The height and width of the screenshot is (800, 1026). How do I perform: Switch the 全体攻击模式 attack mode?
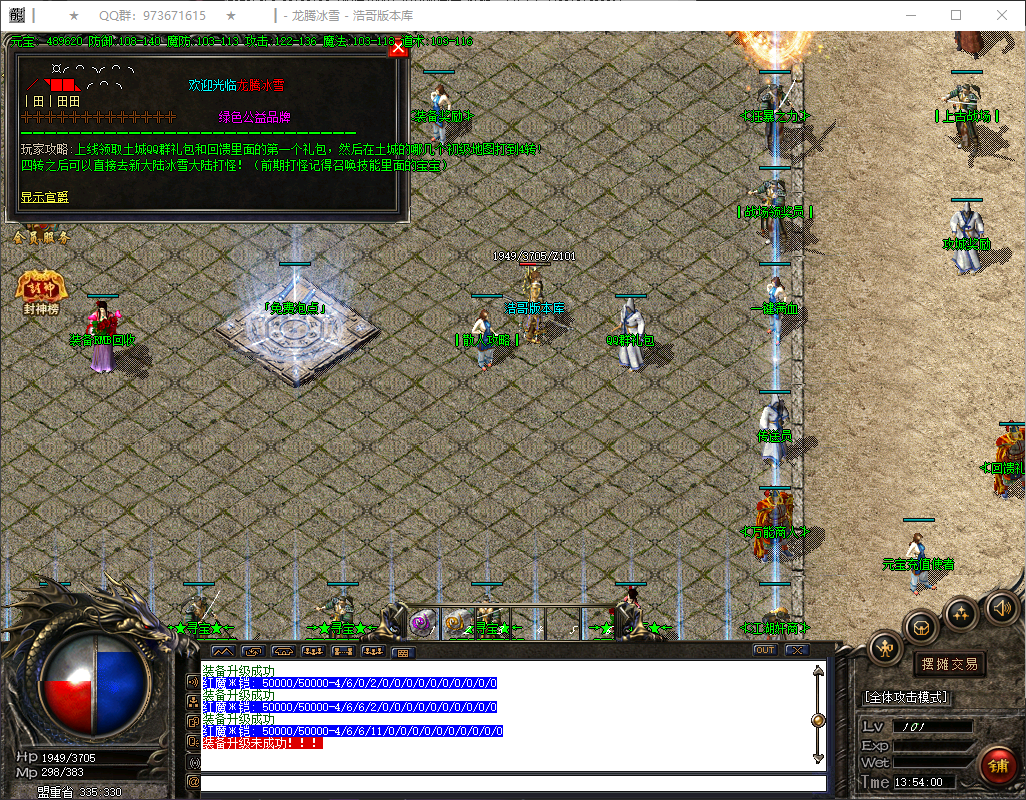pos(906,697)
